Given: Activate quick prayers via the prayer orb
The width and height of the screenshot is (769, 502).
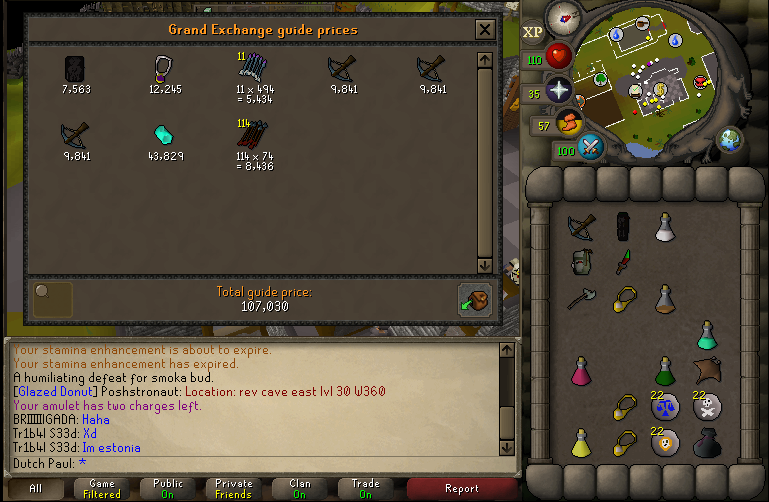Looking at the screenshot, I should (558, 88).
